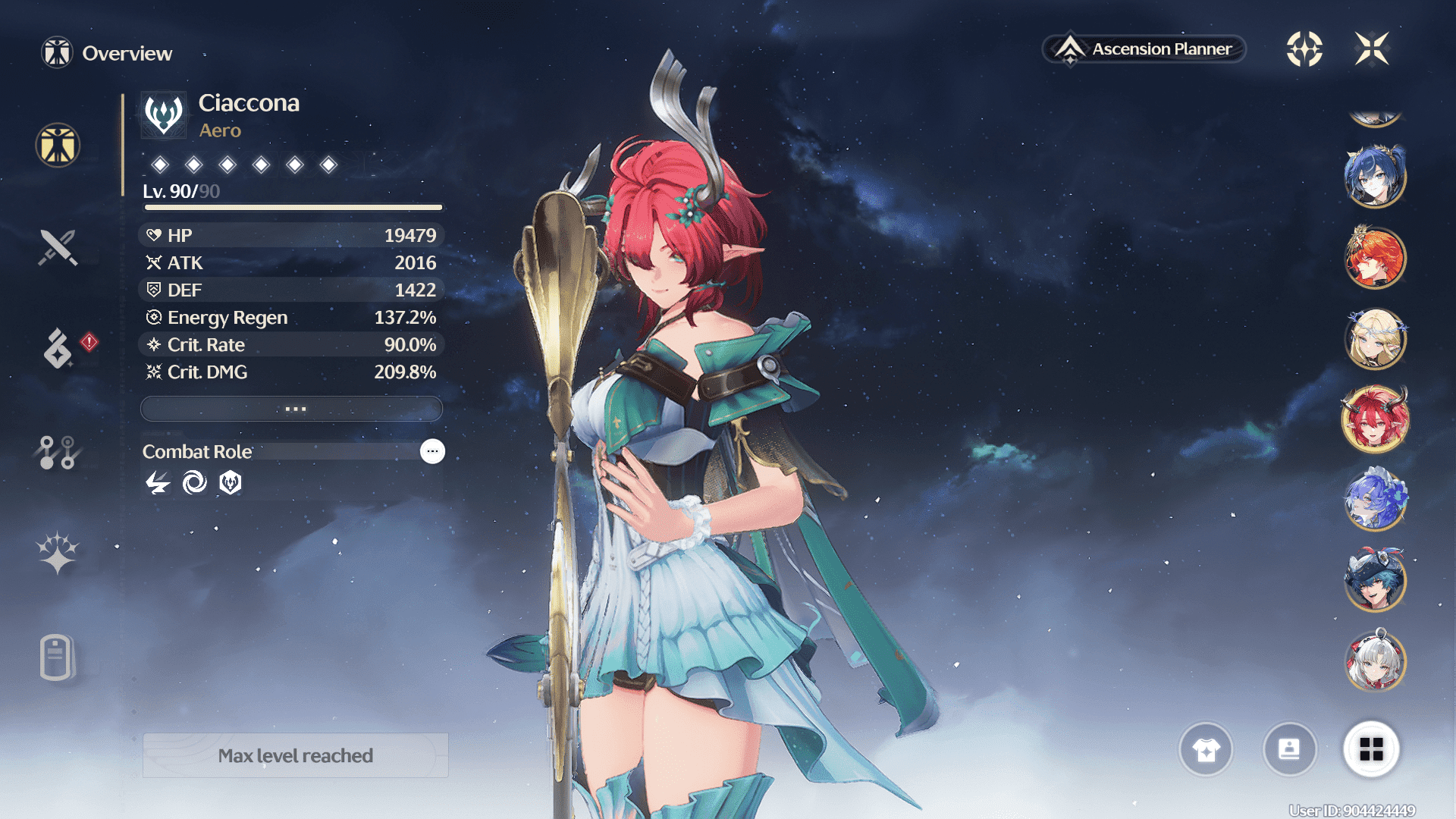1456x819 pixels.
Task: Switch to the skill tree forte tab
Action: [58, 452]
